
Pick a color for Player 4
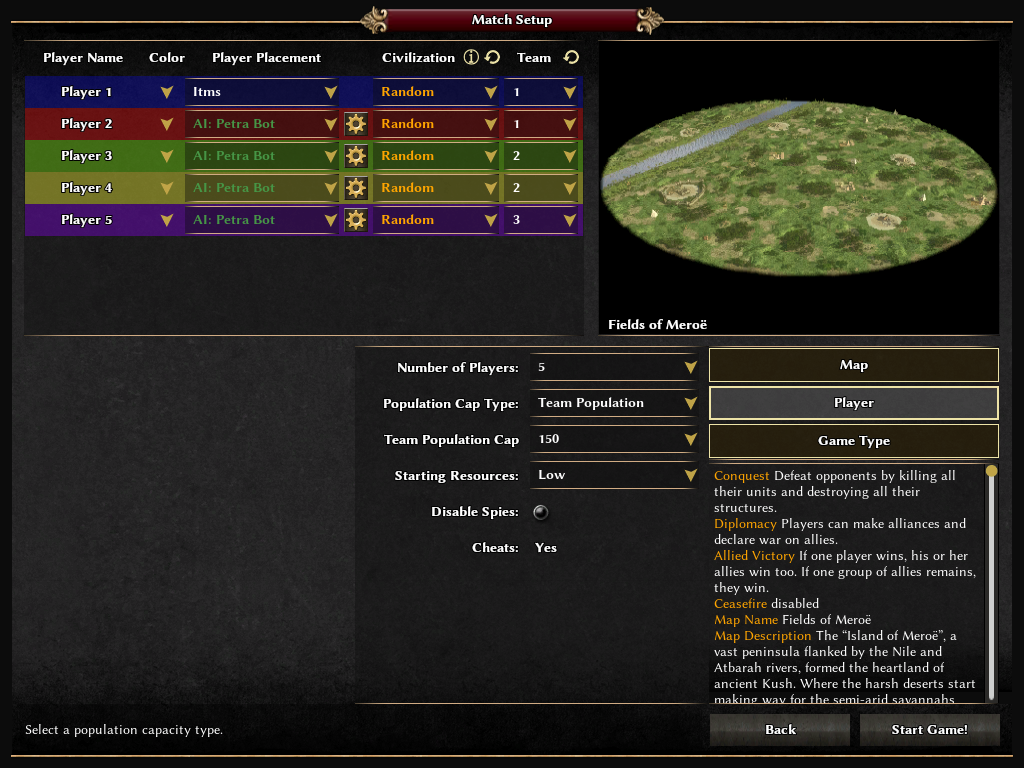click(x=167, y=188)
